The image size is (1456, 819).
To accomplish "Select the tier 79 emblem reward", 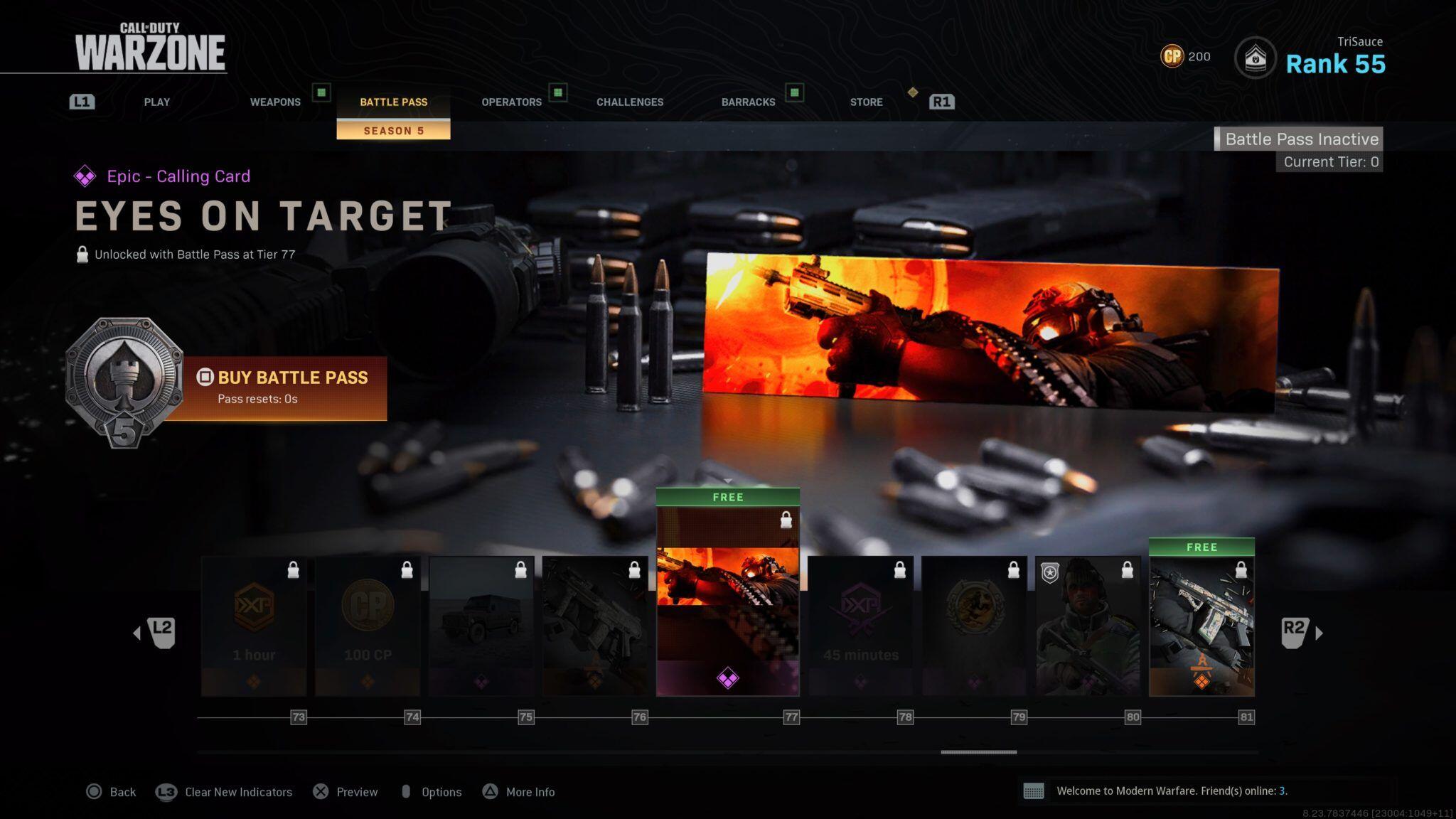I will point(974,626).
